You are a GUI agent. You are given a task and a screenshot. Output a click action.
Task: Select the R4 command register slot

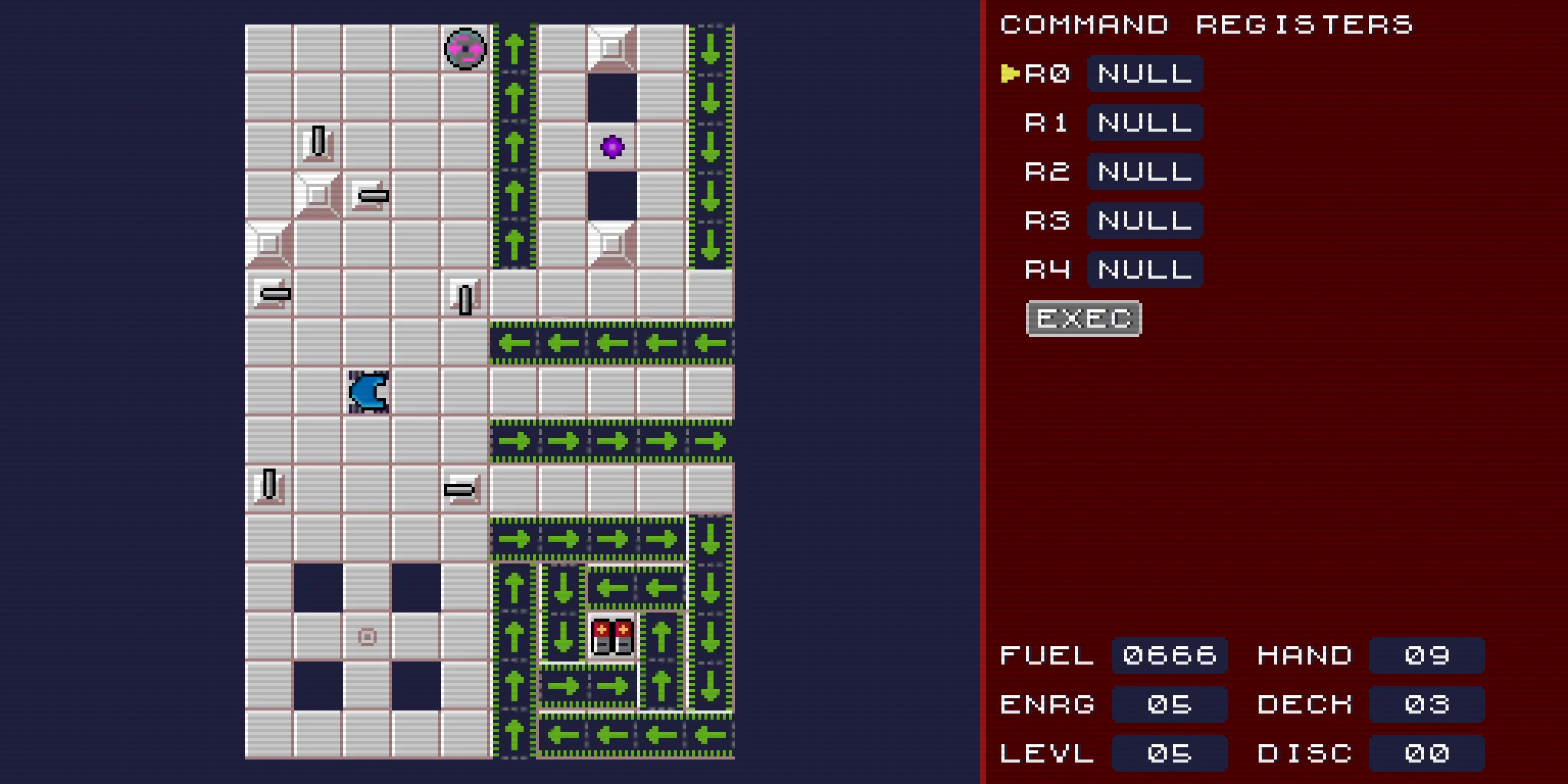pos(1145,269)
